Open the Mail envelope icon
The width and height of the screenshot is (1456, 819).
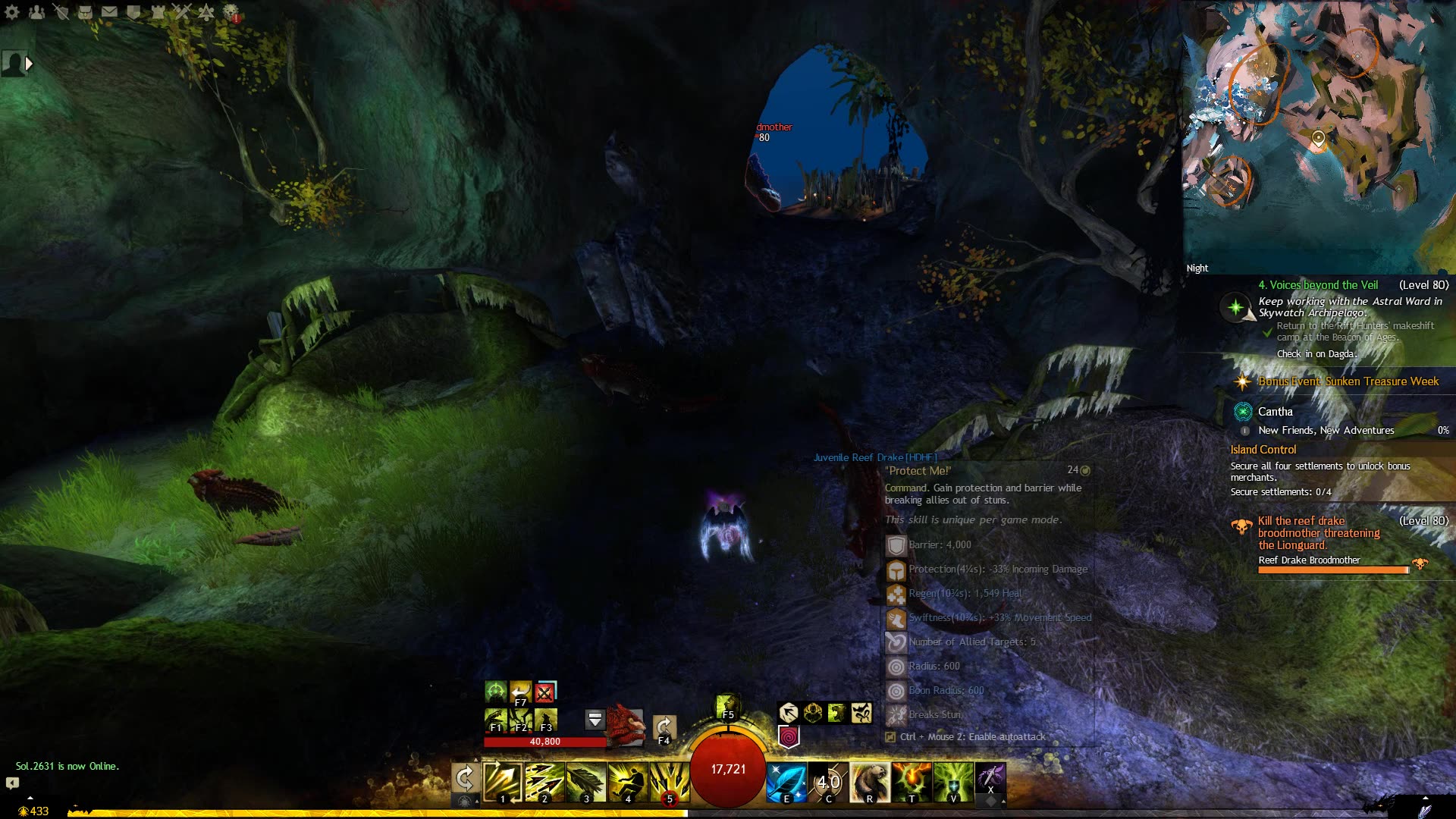(109, 12)
